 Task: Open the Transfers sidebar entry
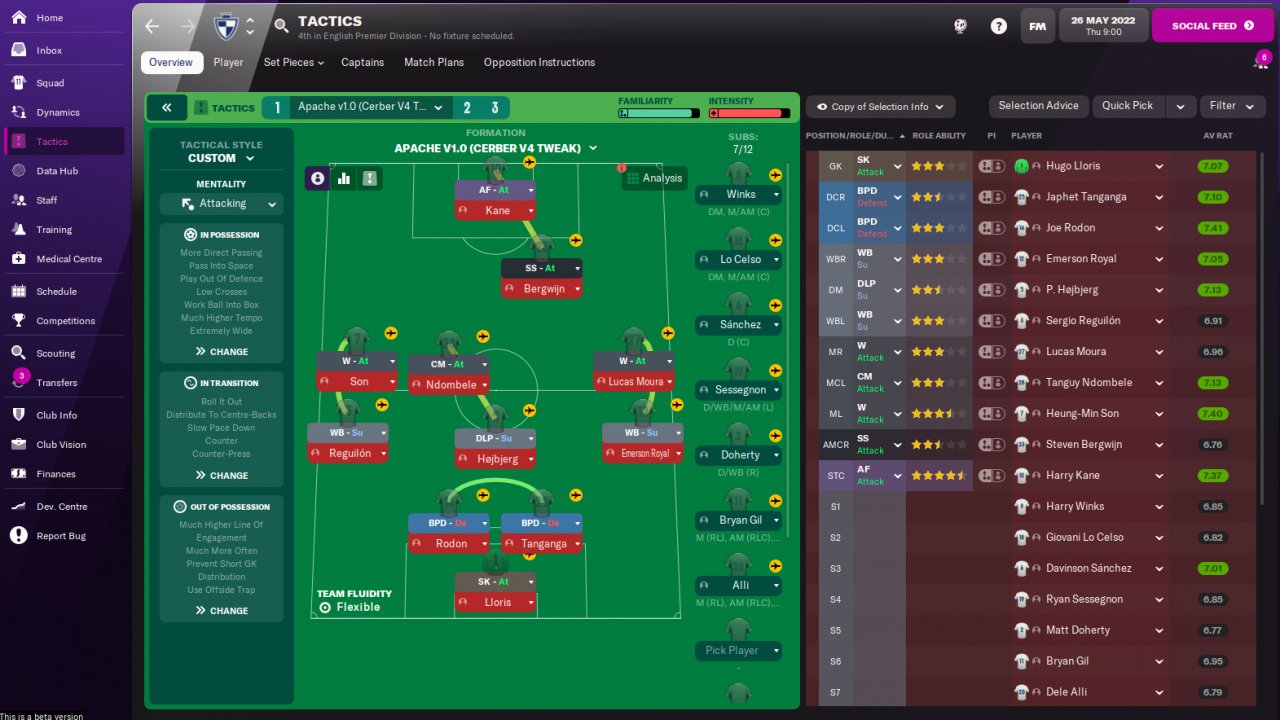coord(56,383)
